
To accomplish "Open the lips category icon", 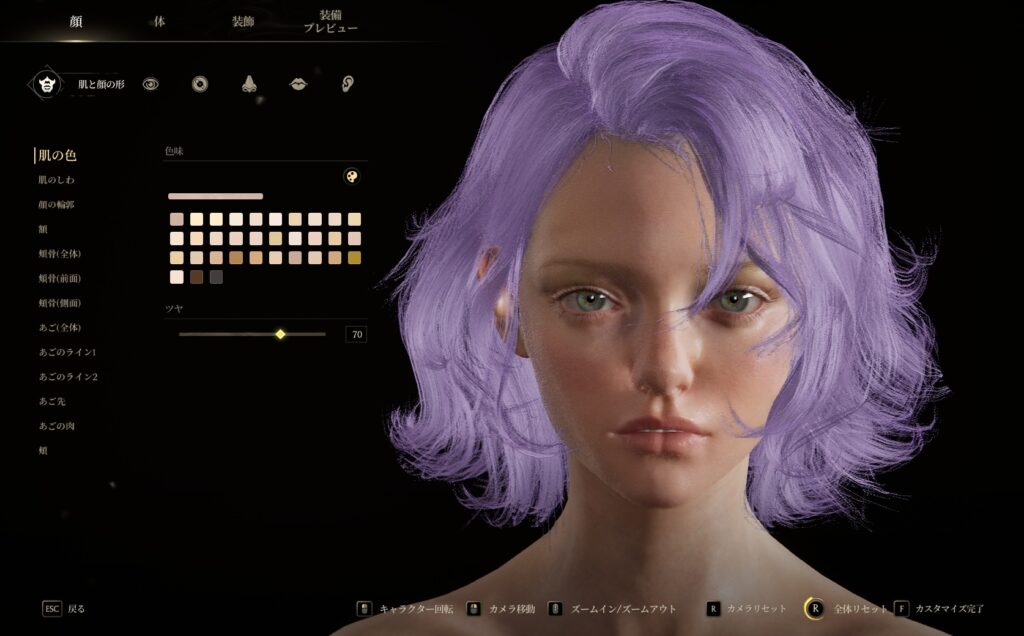I will [298, 84].
